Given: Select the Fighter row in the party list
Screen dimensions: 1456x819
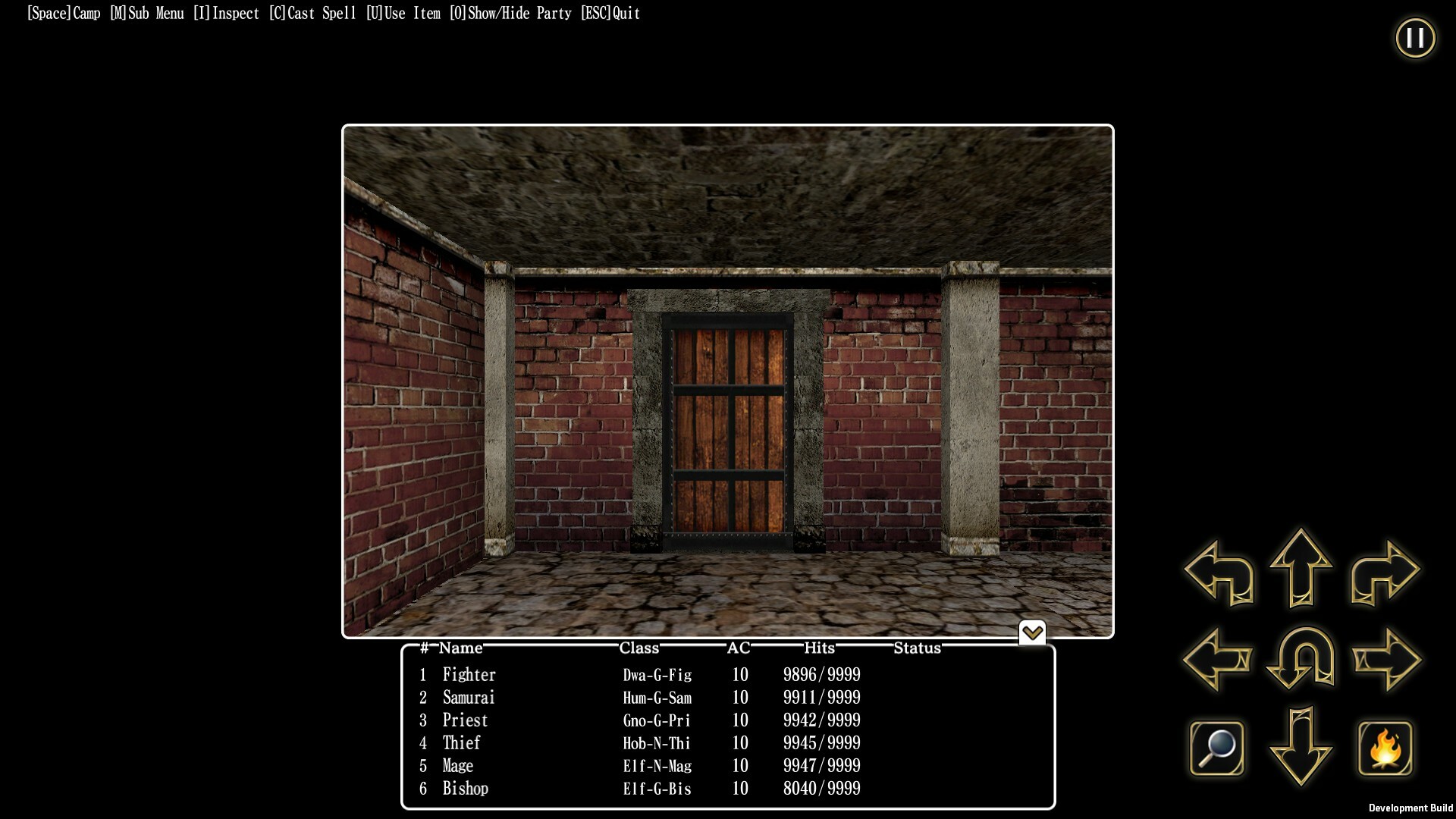Looking at the screenshot, I should click(469, 675).
